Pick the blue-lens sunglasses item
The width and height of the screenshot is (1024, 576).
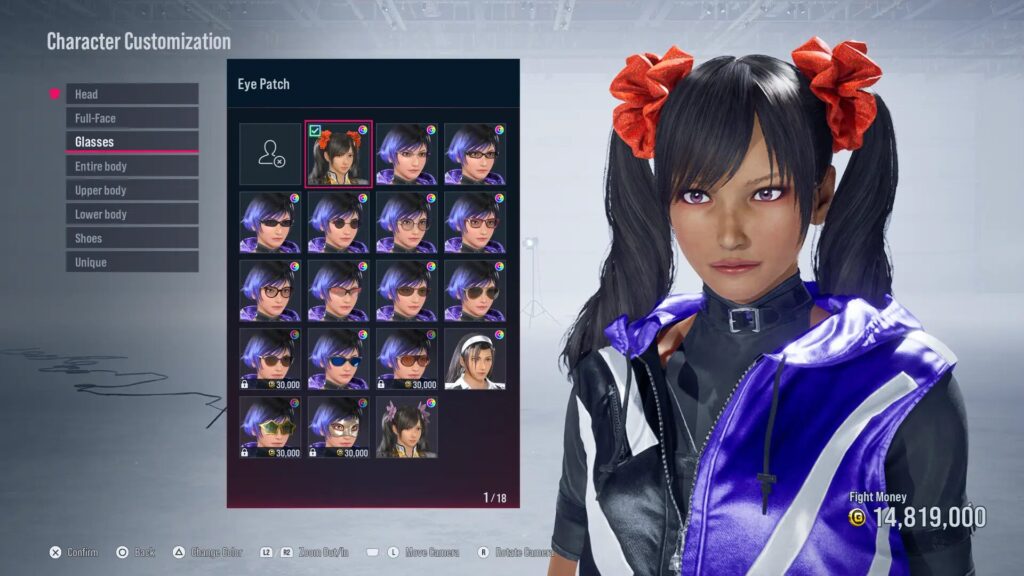point(338,359)
